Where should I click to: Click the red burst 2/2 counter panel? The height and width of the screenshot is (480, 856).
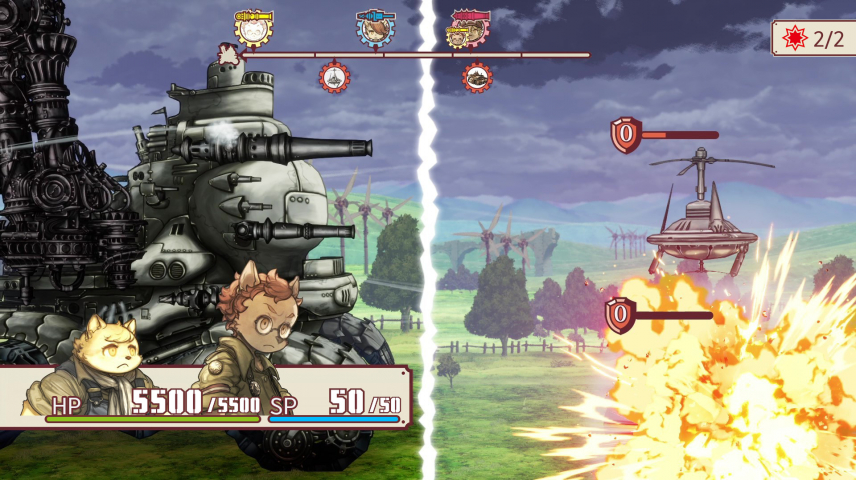tap(814, 39)
